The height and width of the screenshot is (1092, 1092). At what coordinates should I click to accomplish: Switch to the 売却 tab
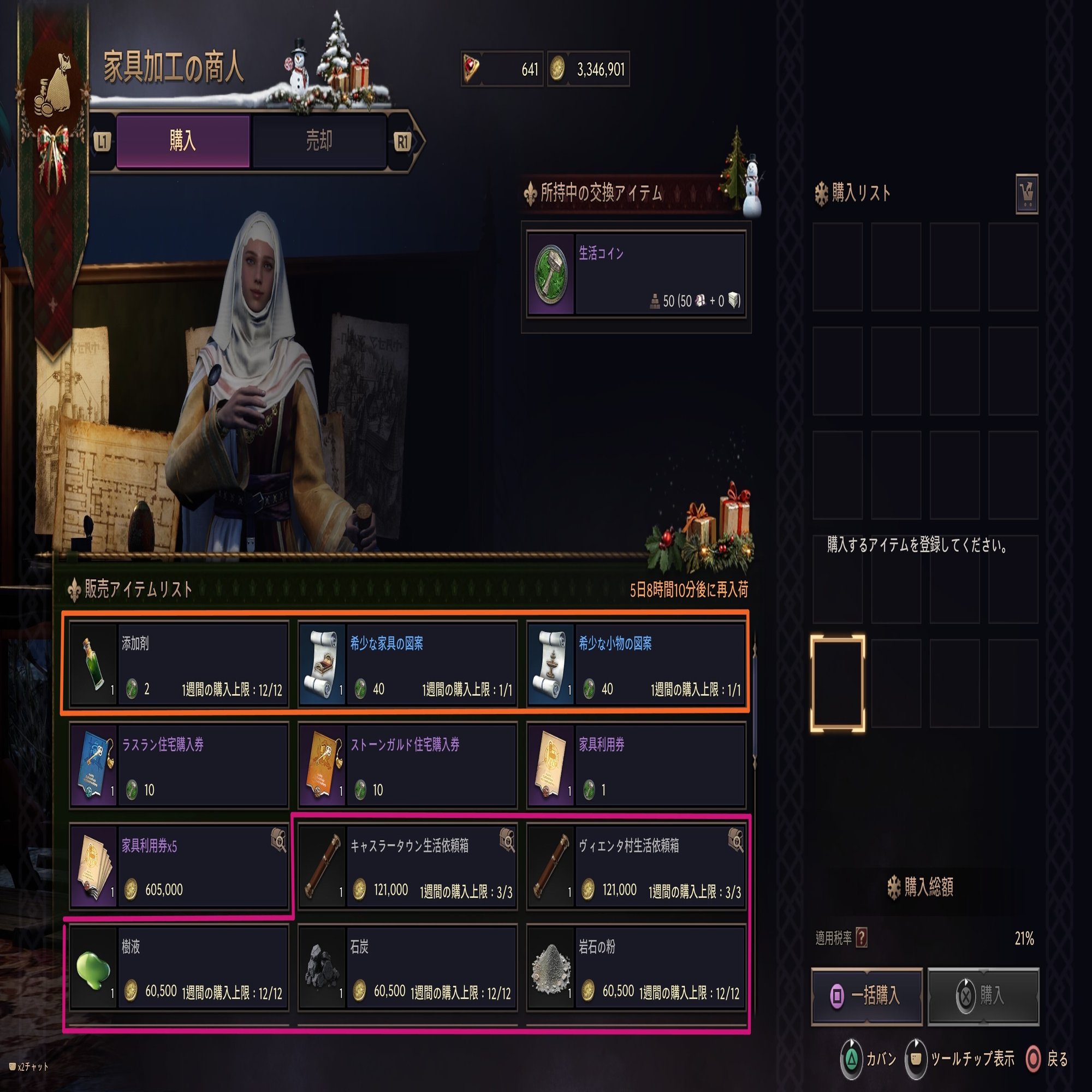coord(321,141)
